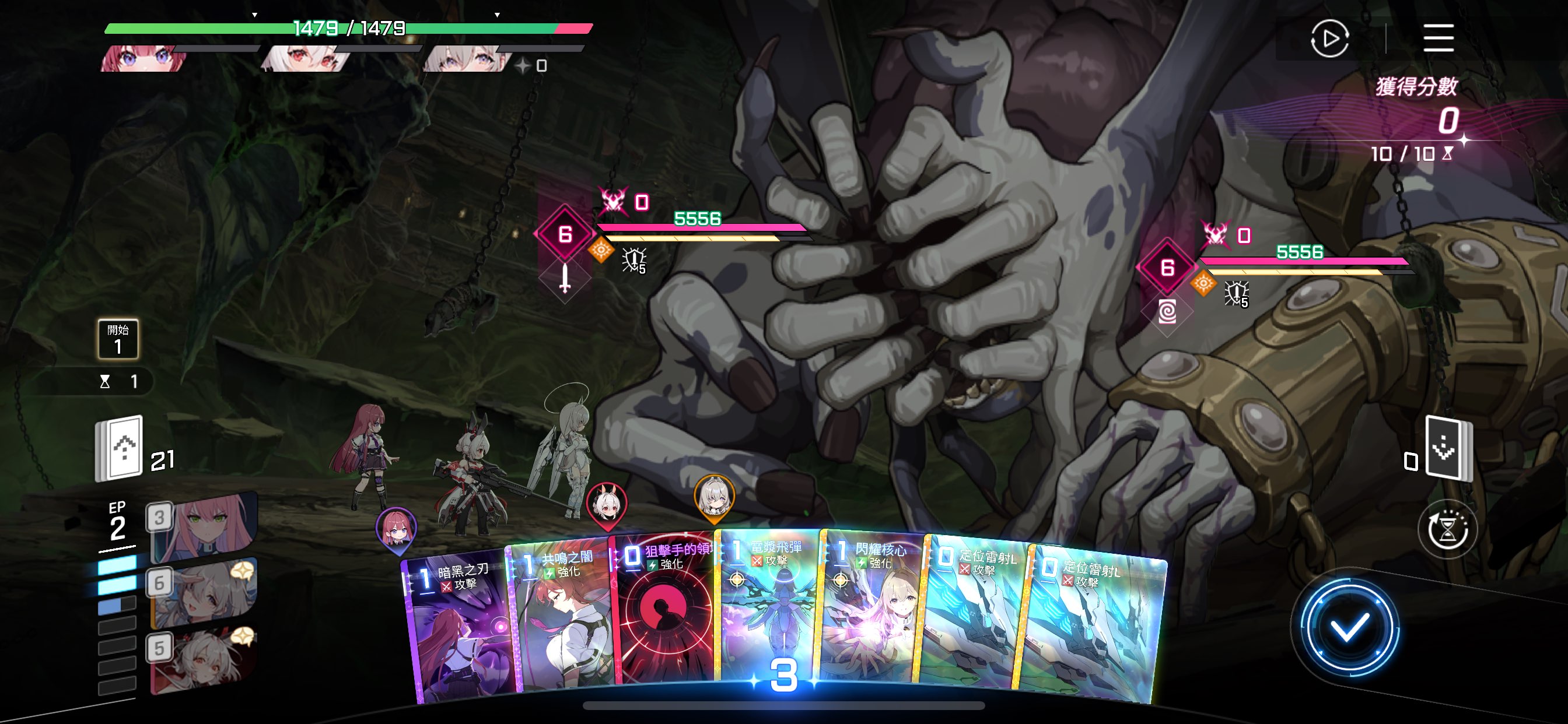Open the hamburger menu
The image size is (1568, 724).
pyautogui.click(x=1438, y=38)
